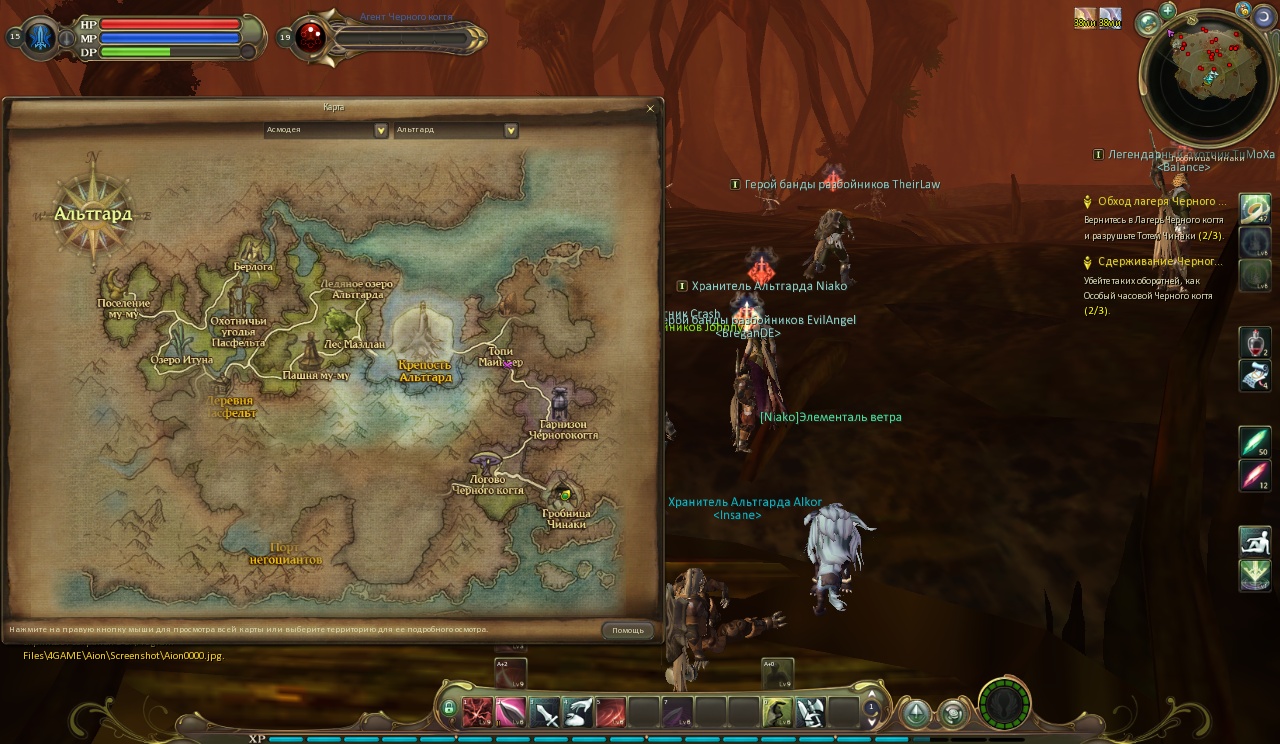Screen dimensions: 1280x744
Task: Activate the hand gathering hotbar skill
Action: [578, 712]
